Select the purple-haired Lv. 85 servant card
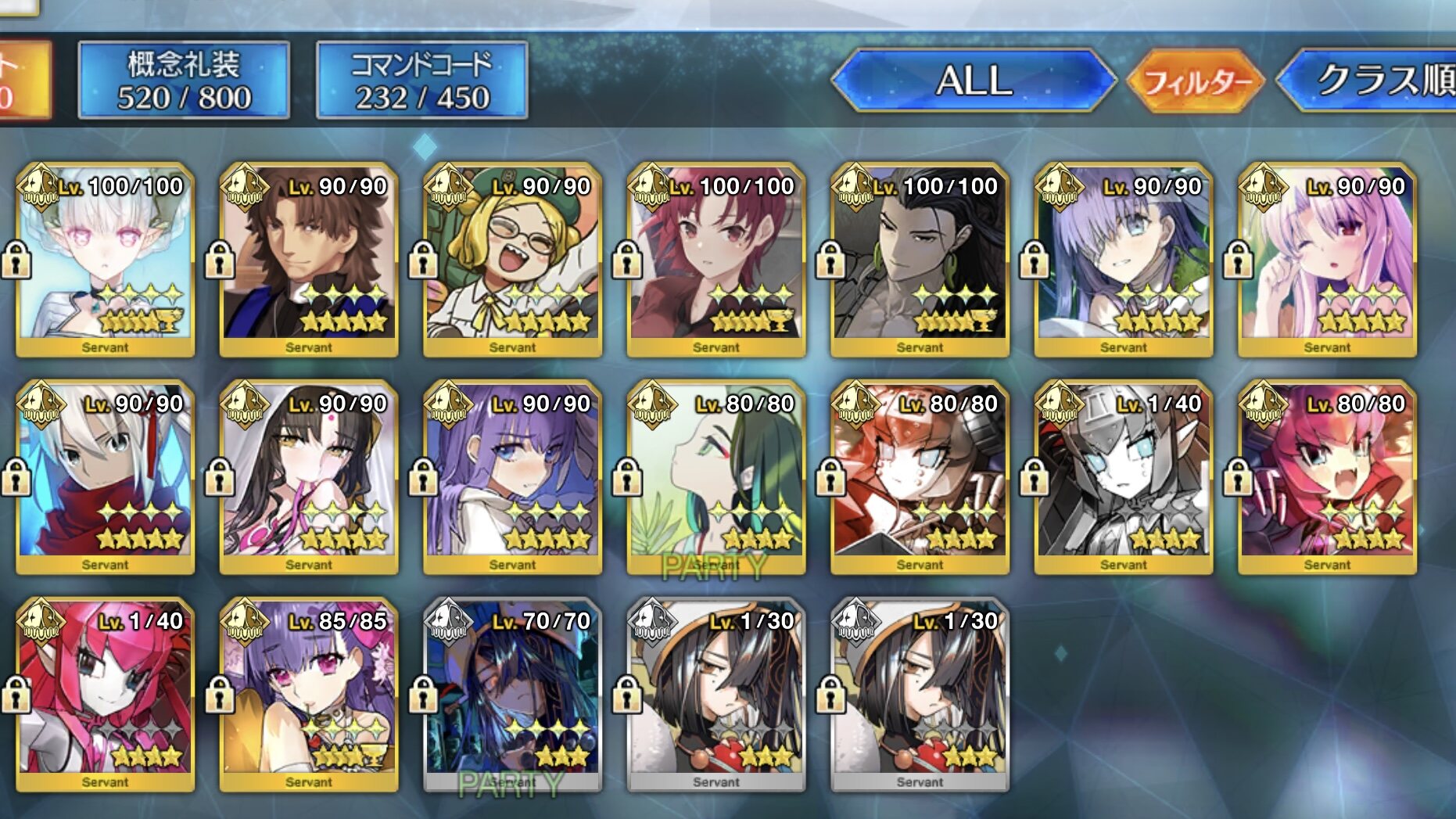 (309, 695)
